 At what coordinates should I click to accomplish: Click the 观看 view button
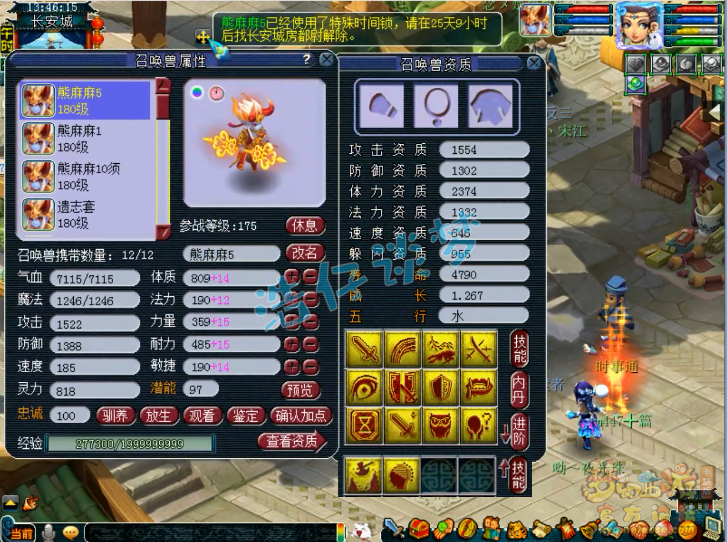[201, 415]
